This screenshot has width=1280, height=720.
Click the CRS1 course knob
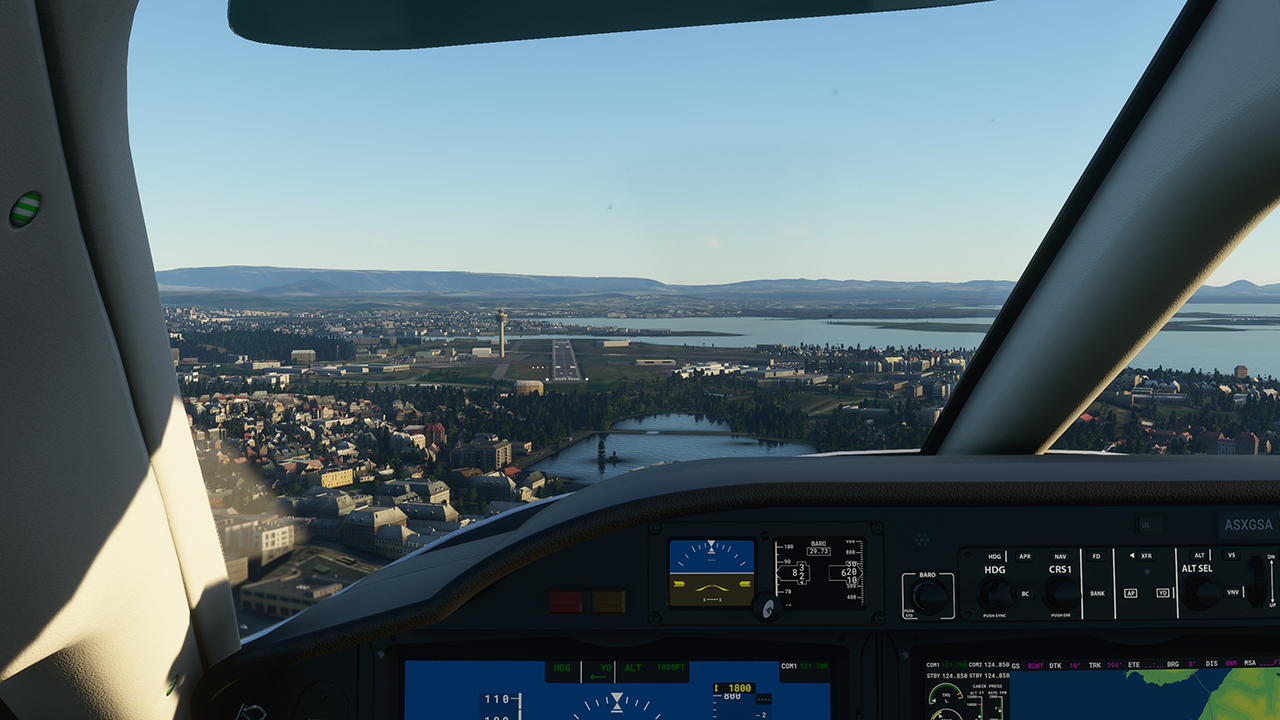[x=1061, y=594]
